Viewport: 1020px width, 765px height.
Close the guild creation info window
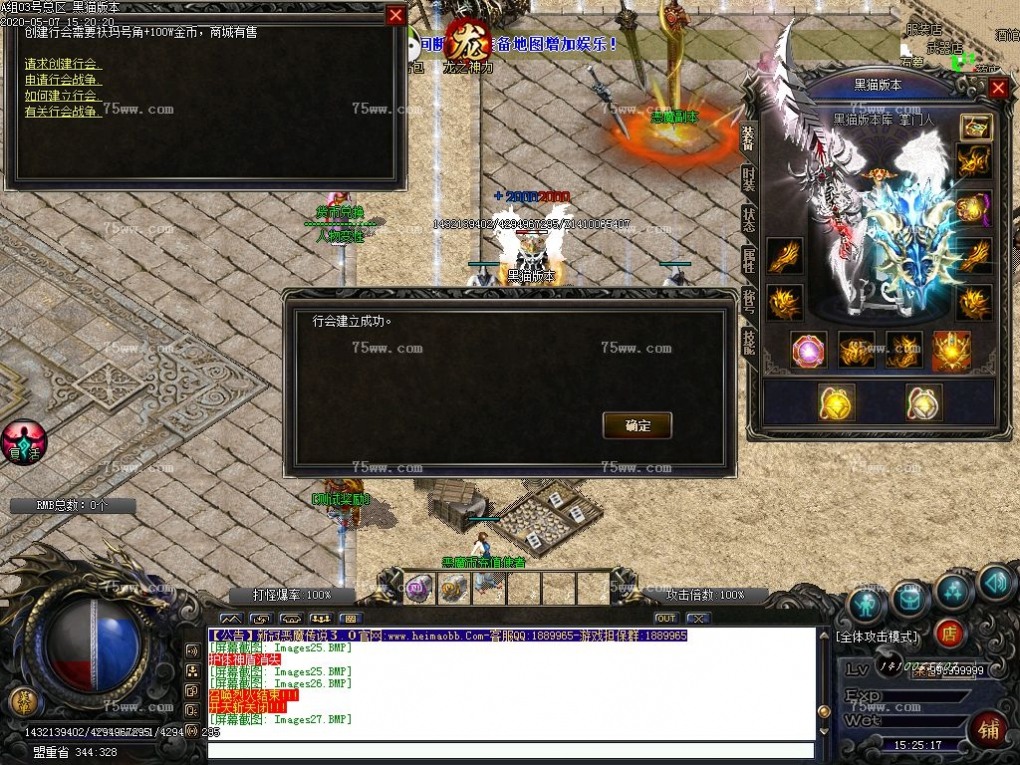click(x=396, y=15)
